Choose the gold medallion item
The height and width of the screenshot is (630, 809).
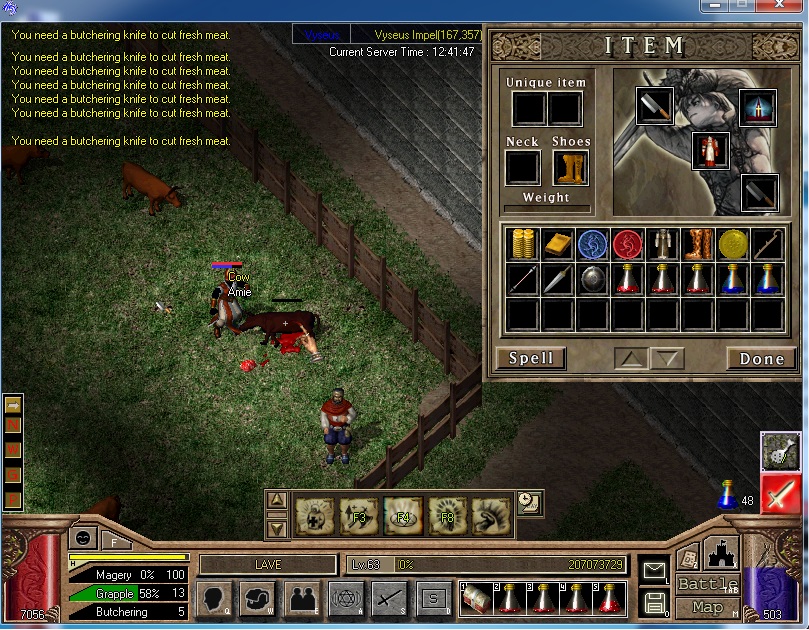coord(732,243)
